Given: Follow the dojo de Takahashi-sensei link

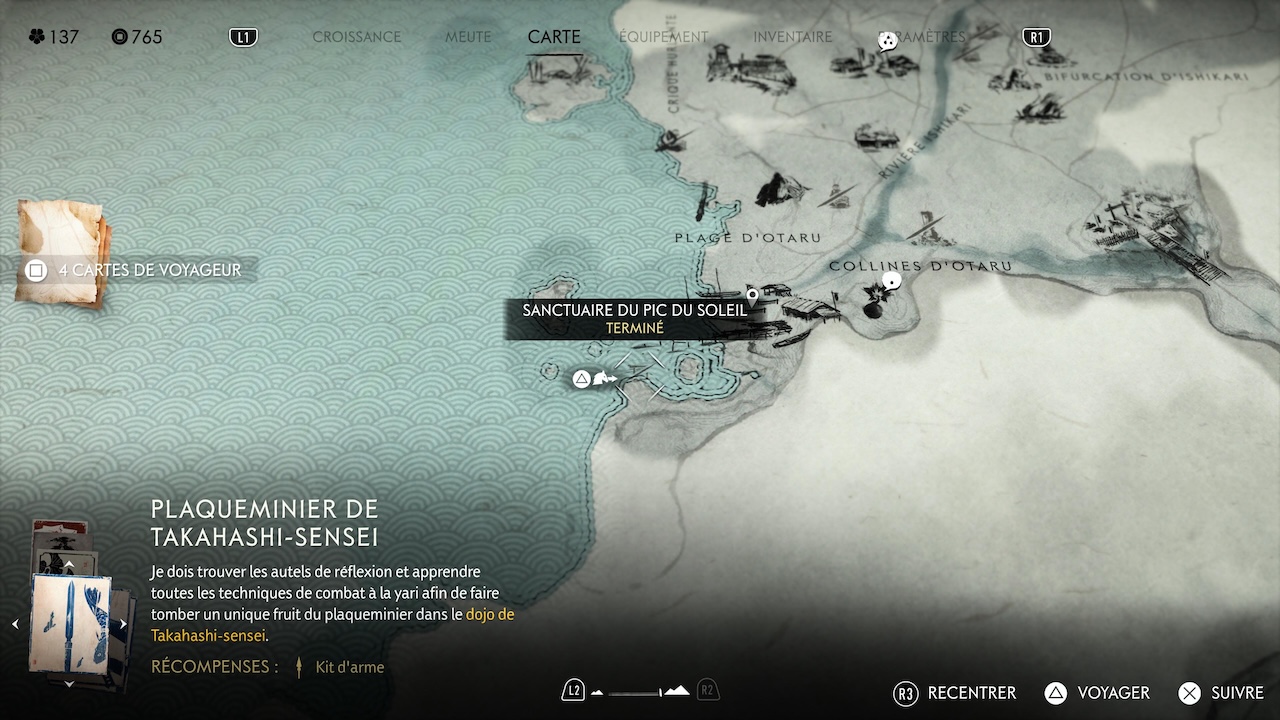Looking at the screenshot, I should [489, 614].
